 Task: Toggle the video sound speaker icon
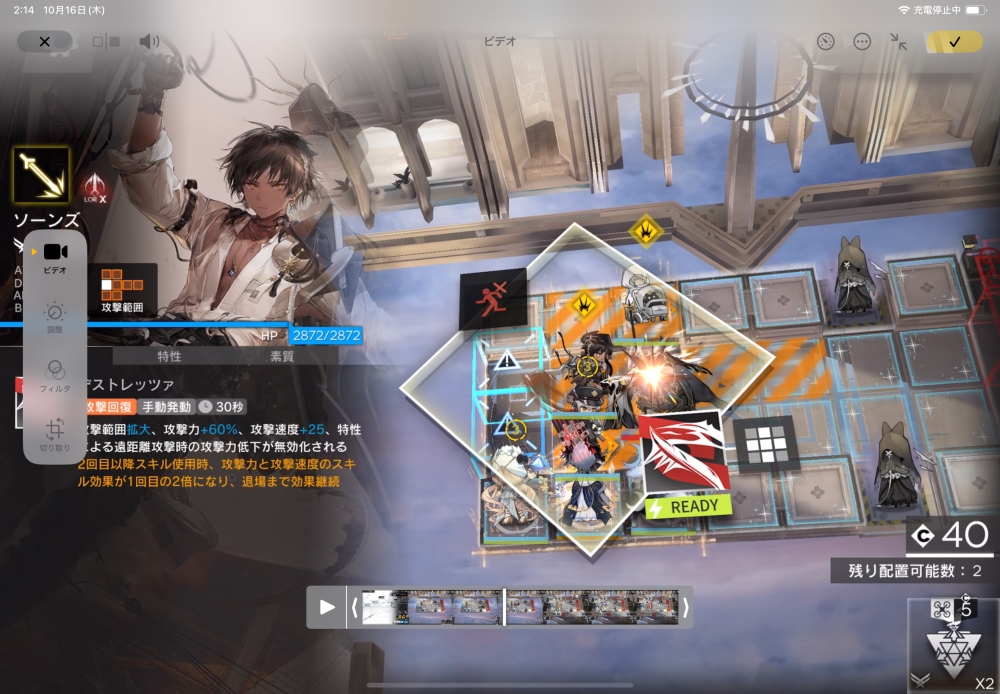coord(149,42)
